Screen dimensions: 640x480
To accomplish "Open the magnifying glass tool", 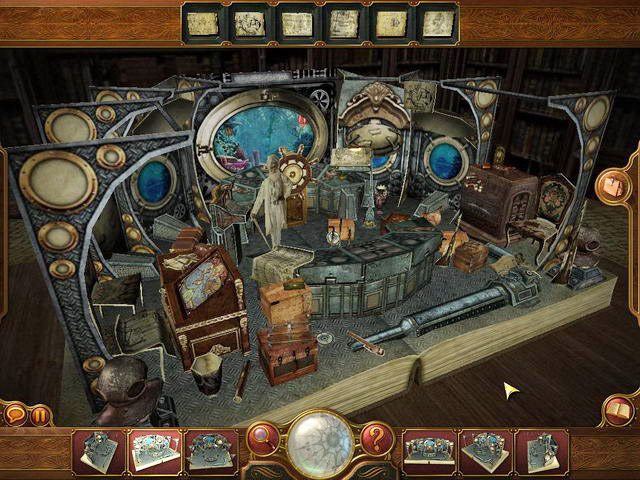I will coord(263,437).
